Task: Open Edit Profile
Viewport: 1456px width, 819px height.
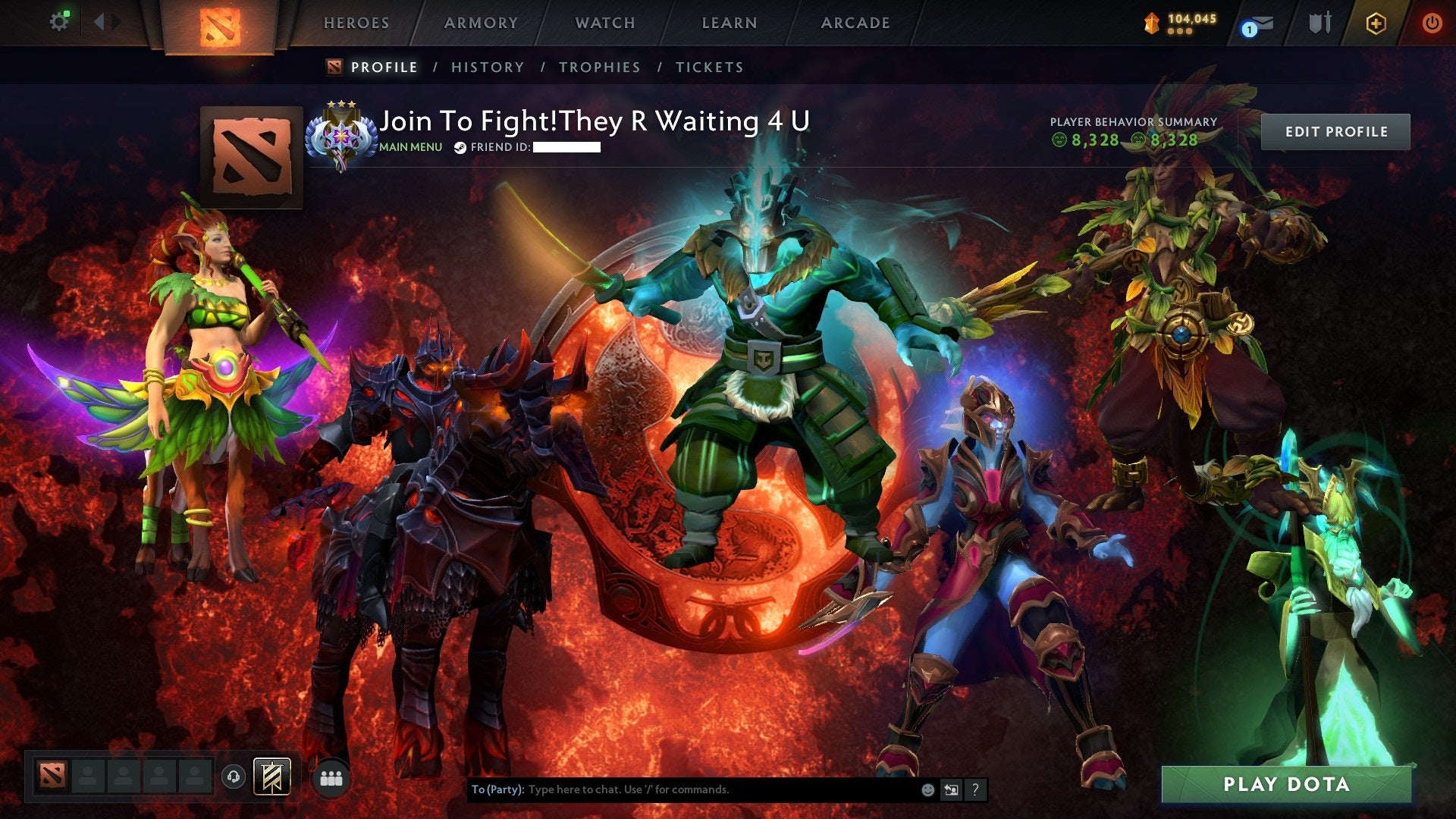Action: pyautogui.click(x=1335, y=130)
